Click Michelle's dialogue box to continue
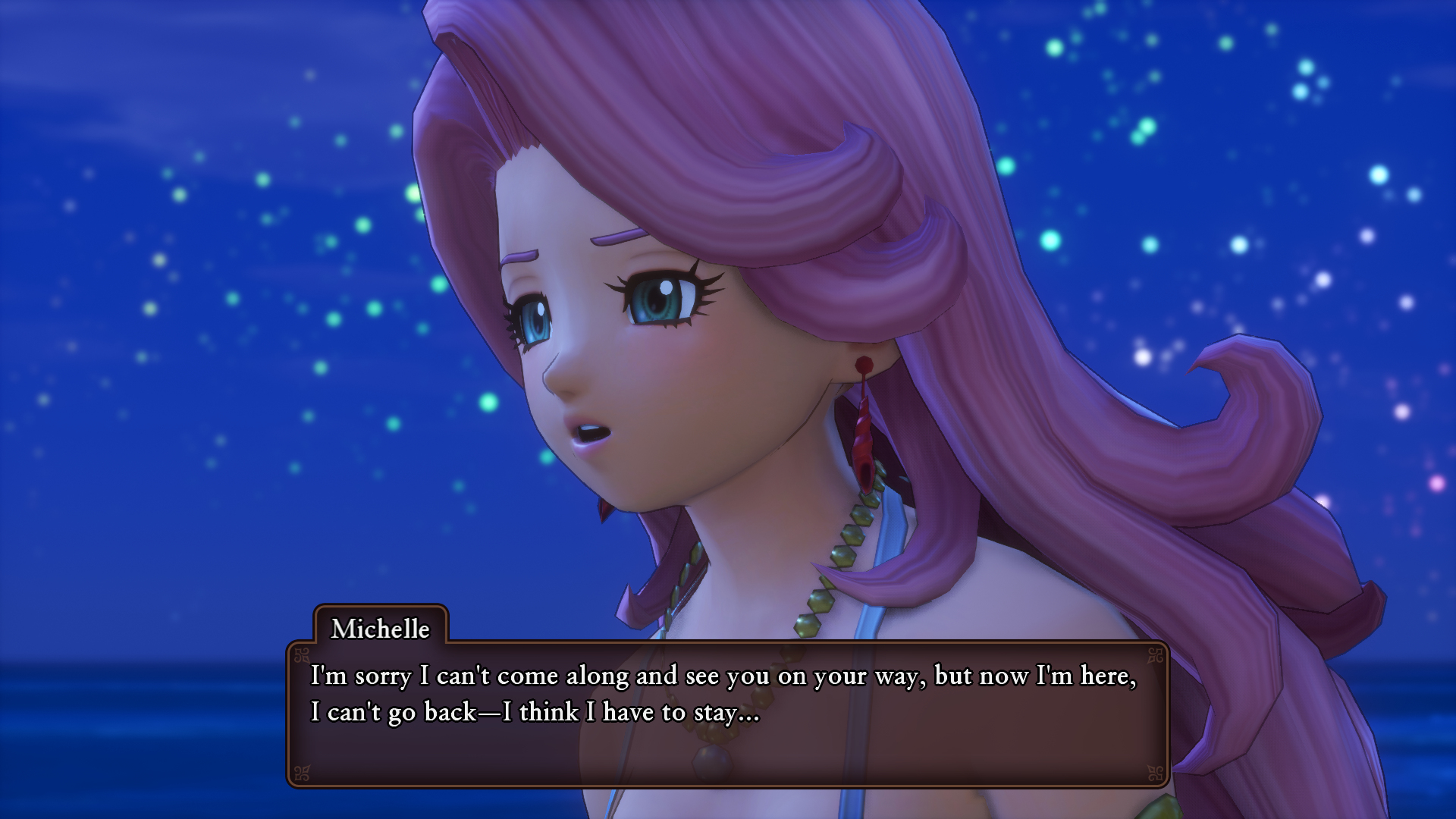1456x819 pixels. (x=726, y=713)
